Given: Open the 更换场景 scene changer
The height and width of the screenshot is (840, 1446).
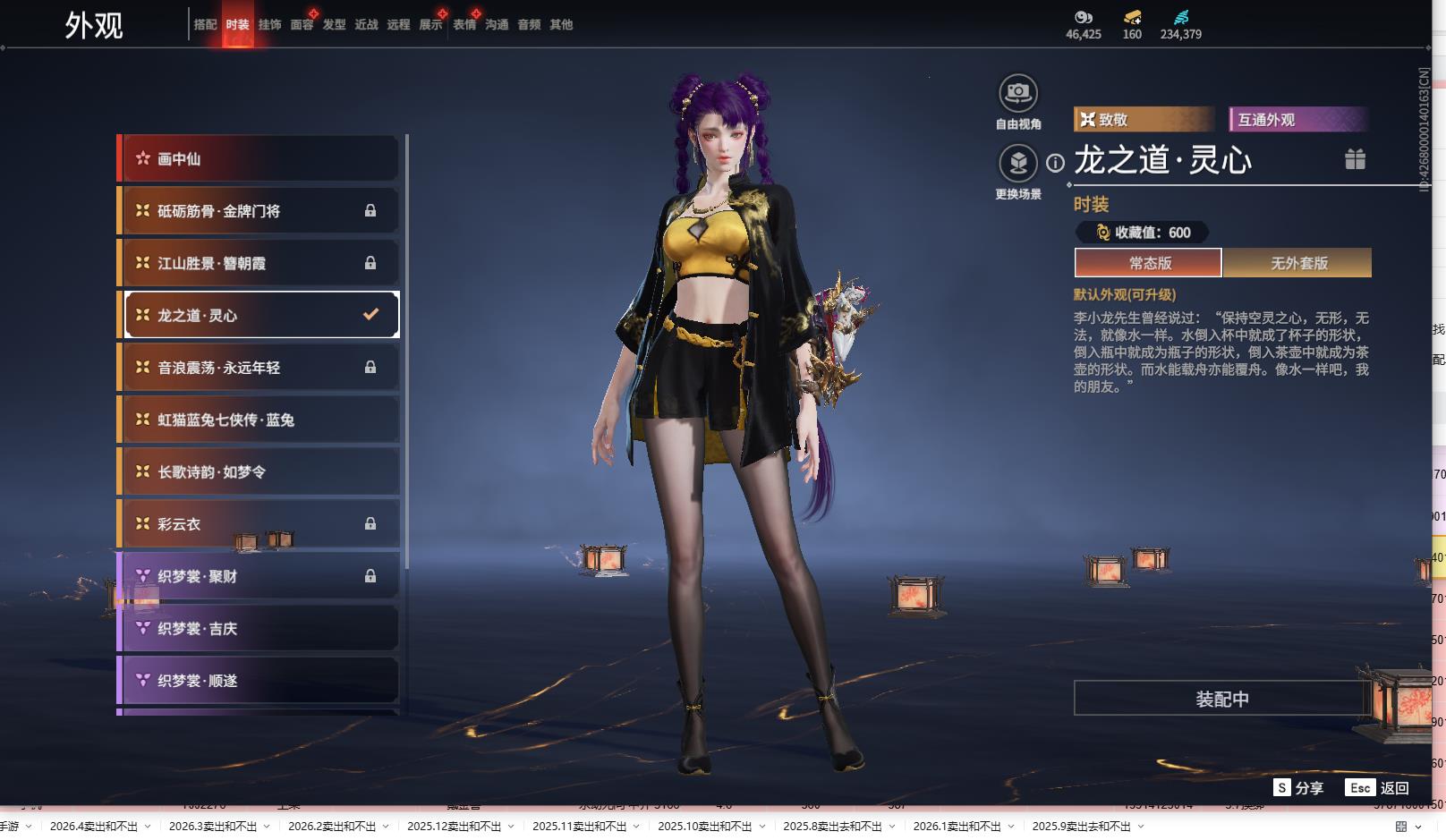Looking at the screenshot, I should click(1018, 164).
